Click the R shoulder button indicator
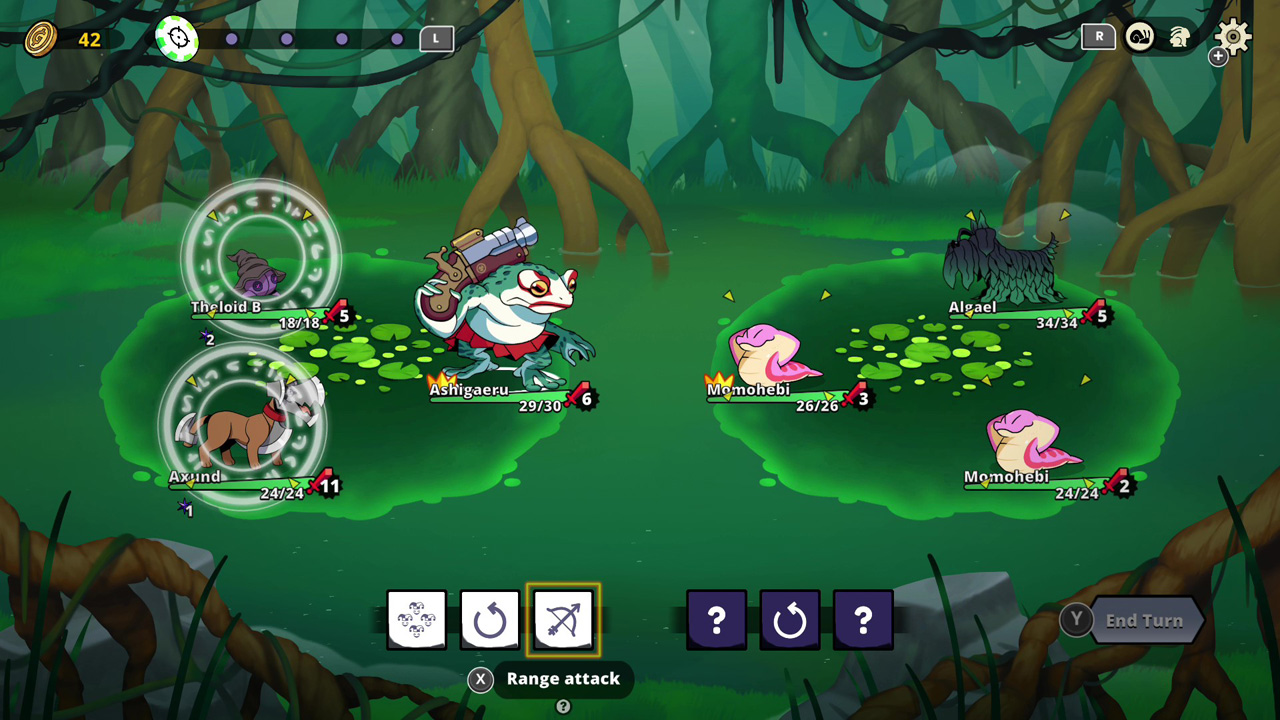This screenshot has height=720, width=1280. point(1098,36)
